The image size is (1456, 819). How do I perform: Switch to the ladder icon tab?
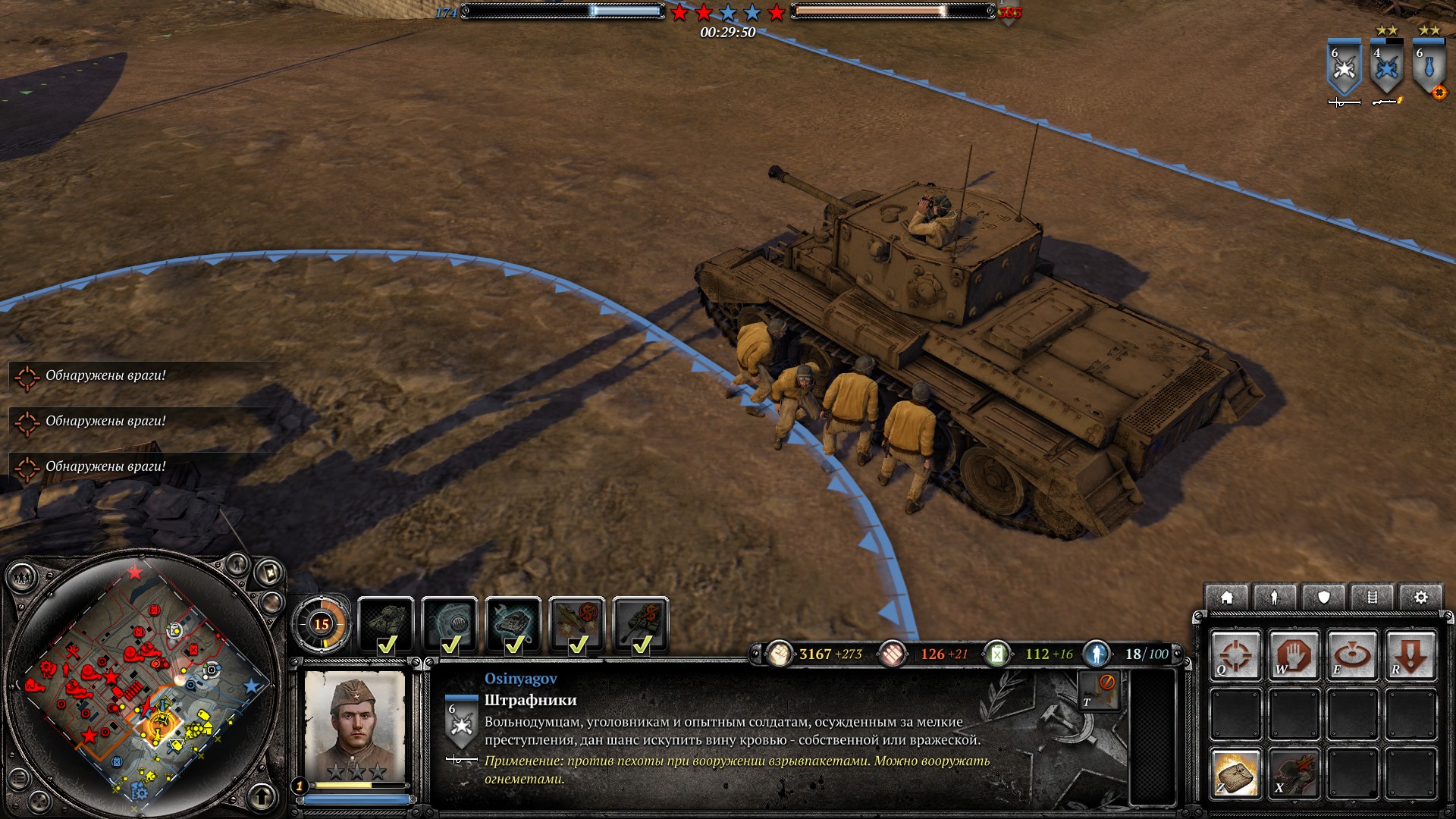point(1372,598)
